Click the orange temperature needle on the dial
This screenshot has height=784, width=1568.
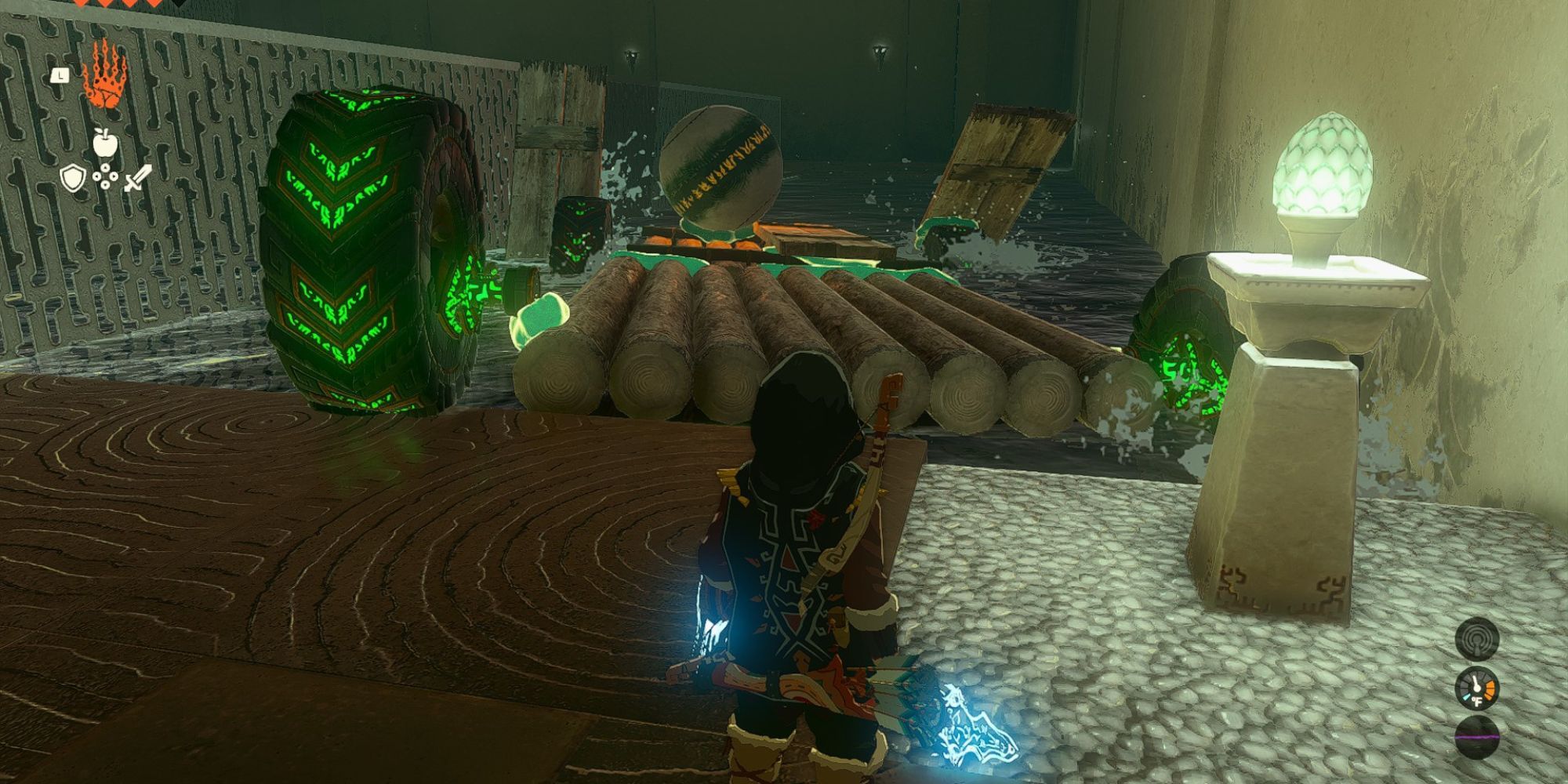pos(1490,689)
